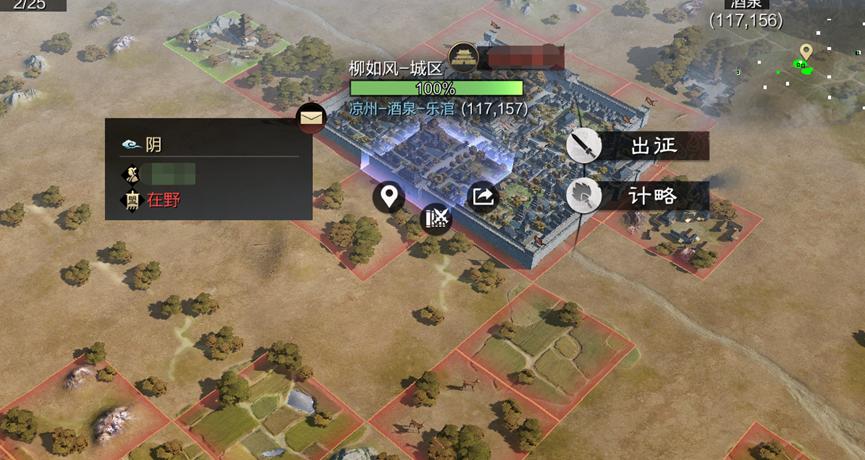Click the yellow pin marker on minimap
865x460 pixels.
[x=805, y=51]
